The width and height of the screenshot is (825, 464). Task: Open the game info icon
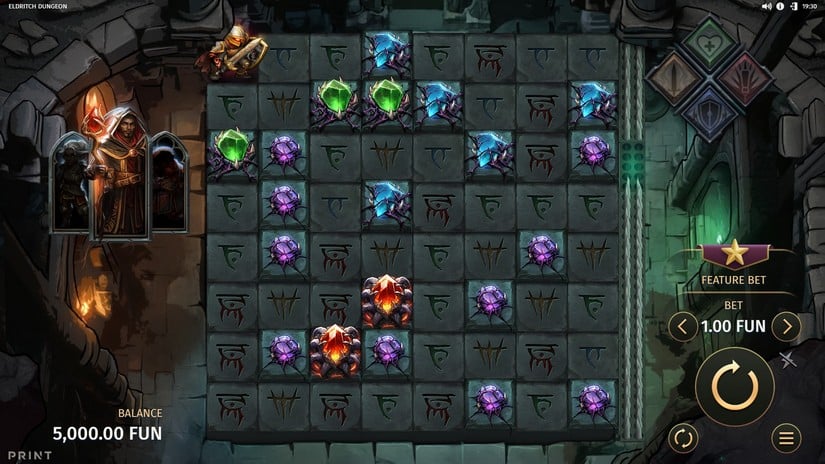pos(780,6)
